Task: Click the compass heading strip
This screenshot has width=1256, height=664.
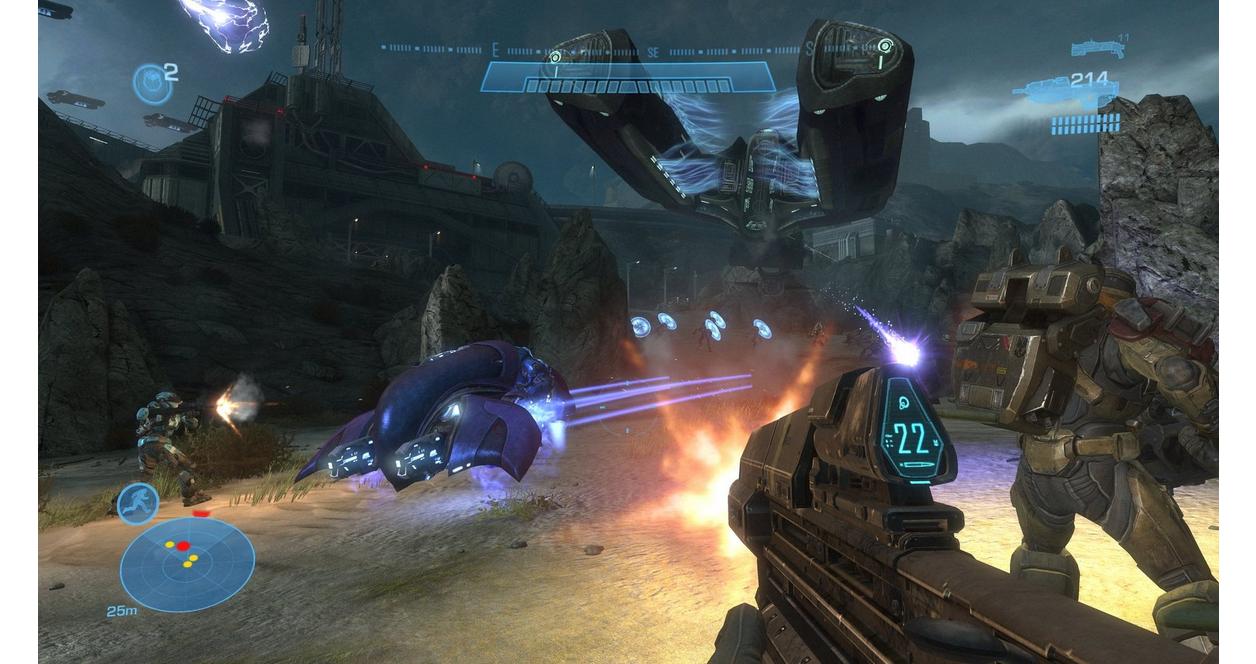Action: [x=627, y=48]
